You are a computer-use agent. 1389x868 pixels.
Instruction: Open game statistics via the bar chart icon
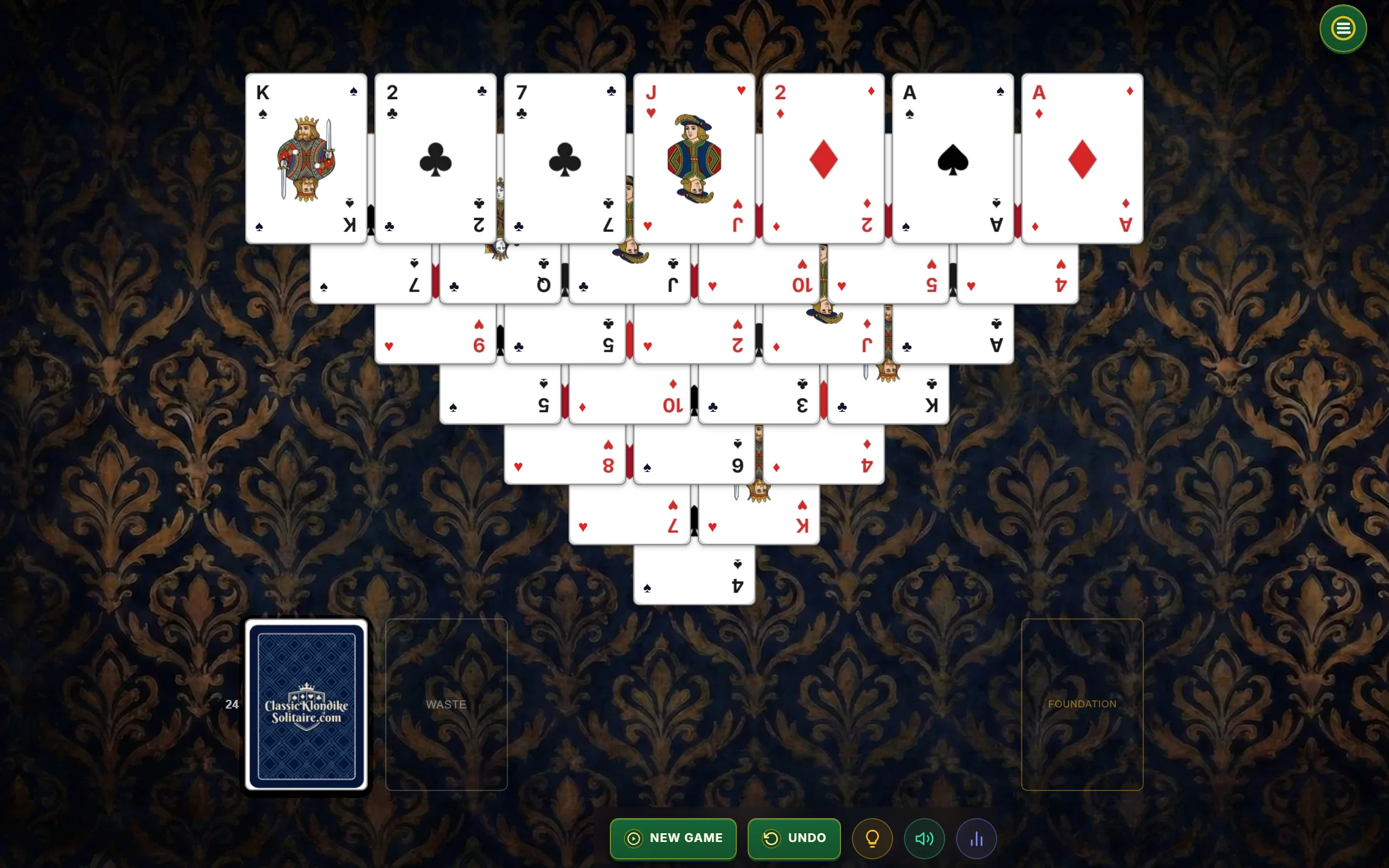coord(977,838)
